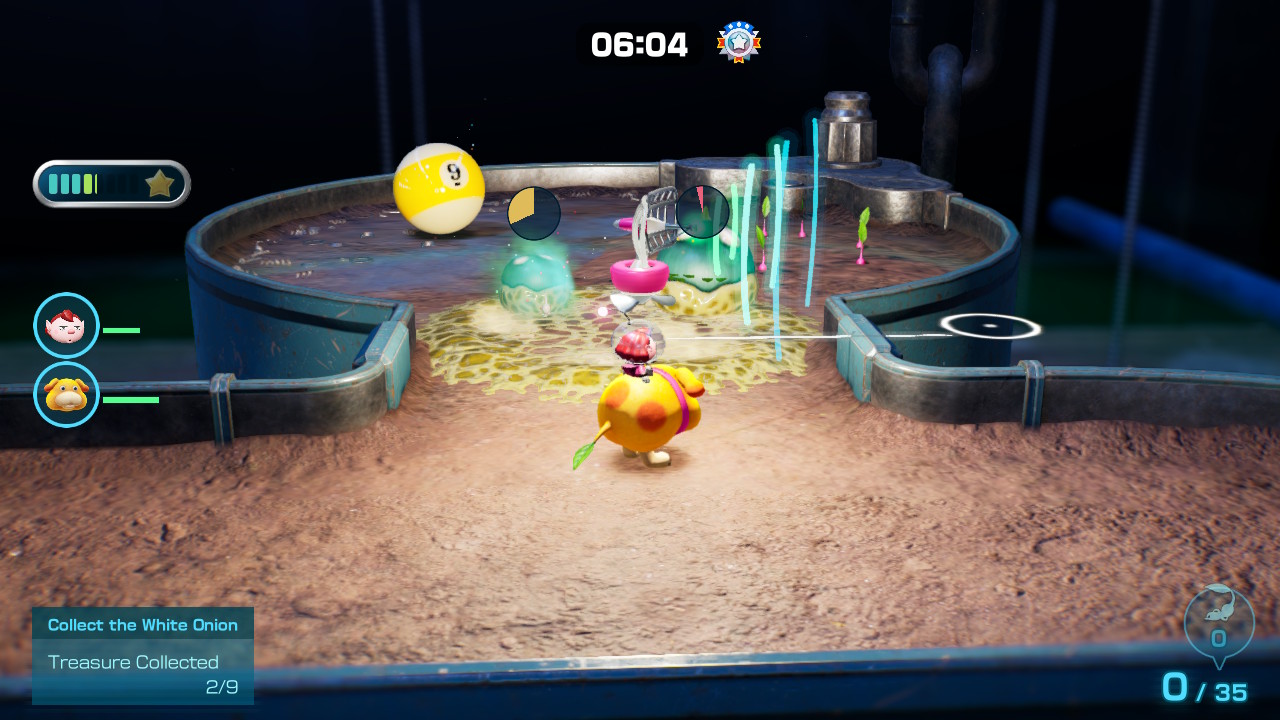
Task: Select the red-haired player portrait
Action: [66, 325]
